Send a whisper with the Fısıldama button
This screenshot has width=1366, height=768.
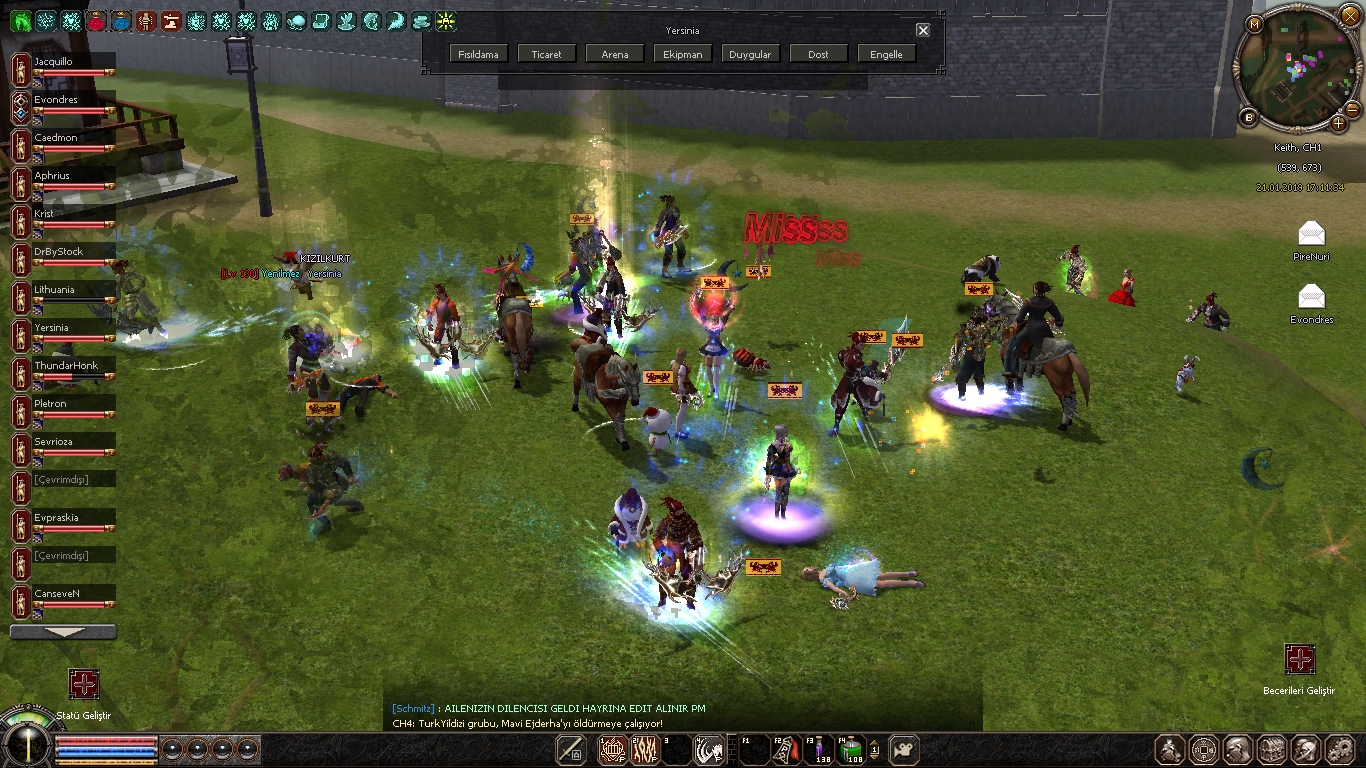pyautogui.click(x=479, y=54)
